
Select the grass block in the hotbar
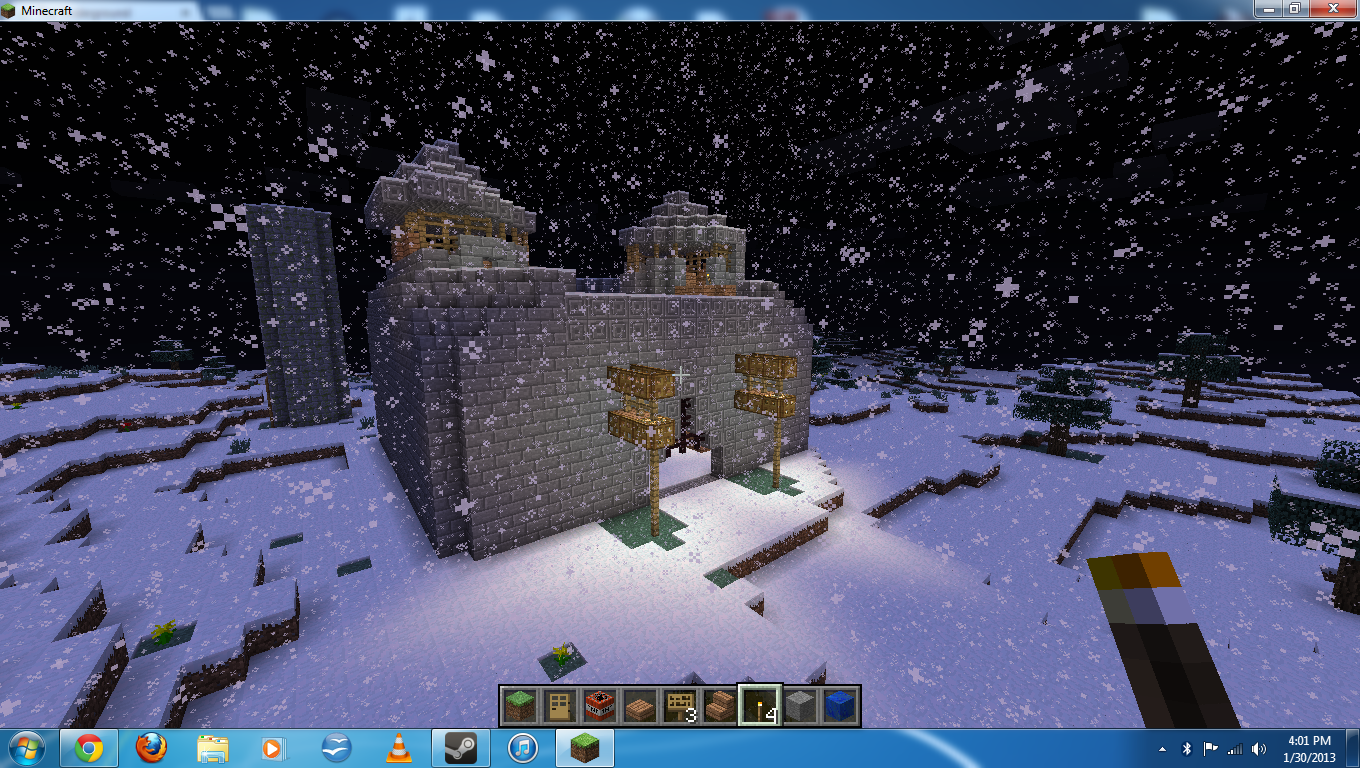[x=519, y=705]
